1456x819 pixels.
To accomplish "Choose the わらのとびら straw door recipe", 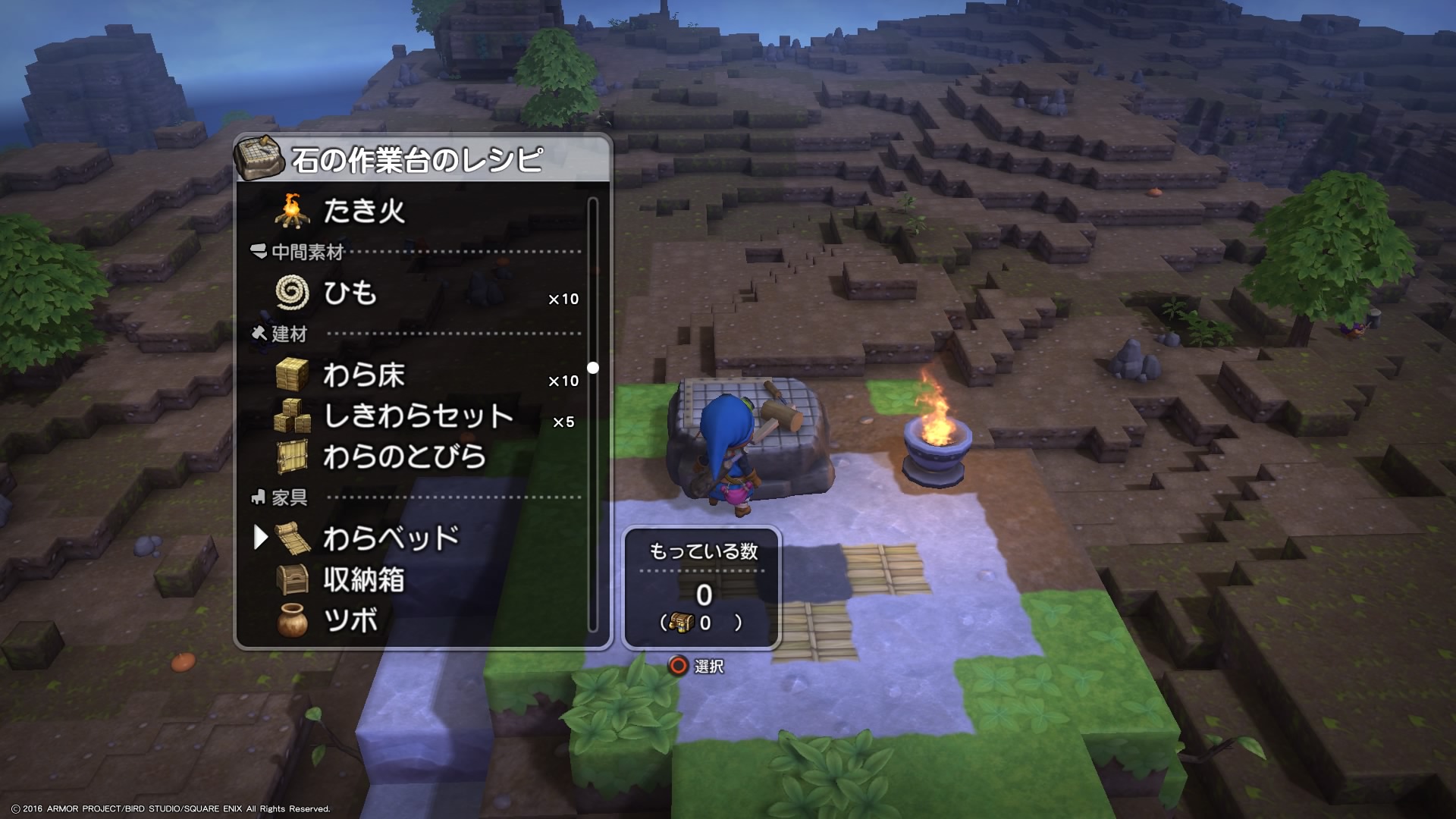I will coord(404,457).
